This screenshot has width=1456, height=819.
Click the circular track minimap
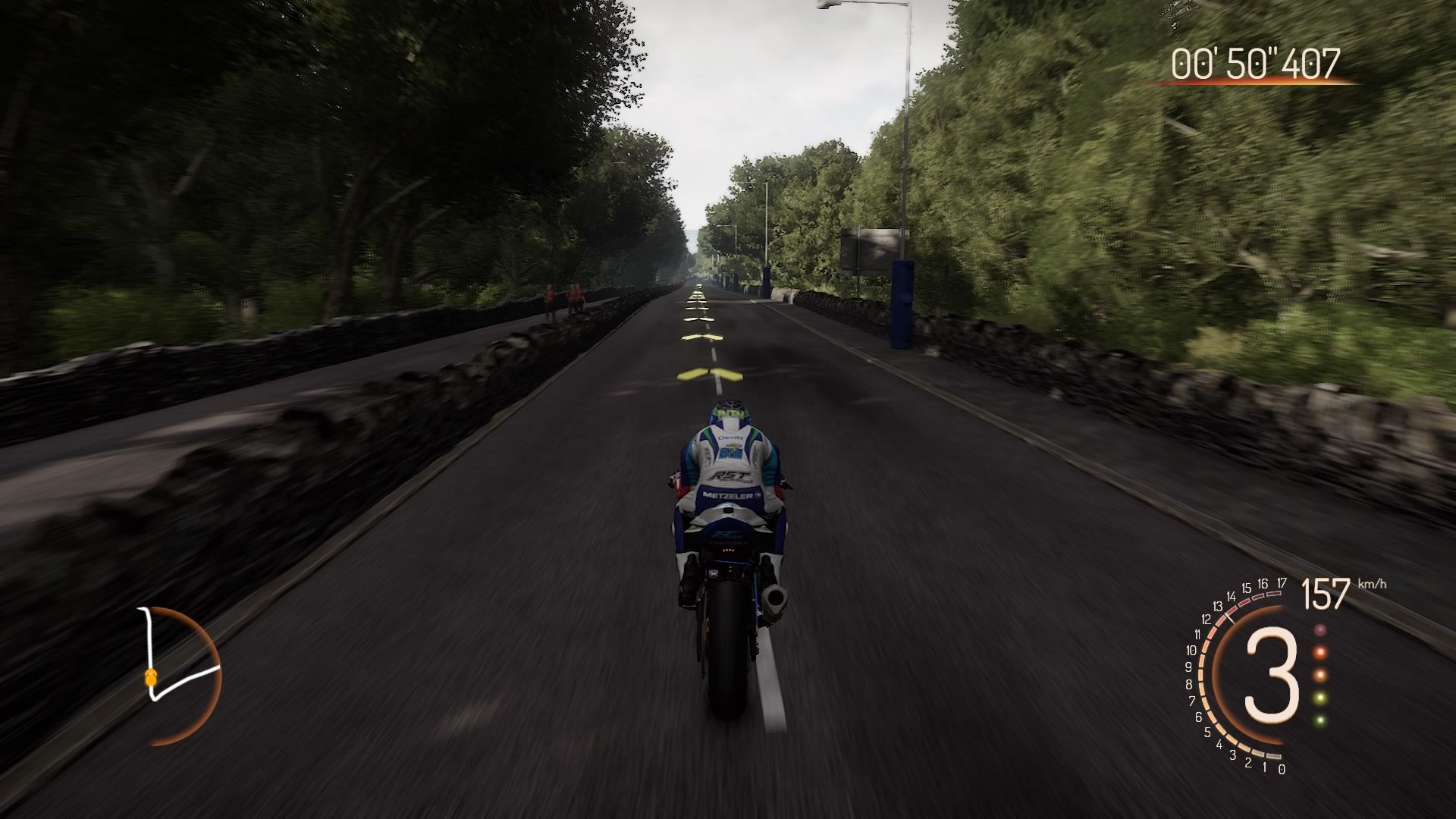179,673
